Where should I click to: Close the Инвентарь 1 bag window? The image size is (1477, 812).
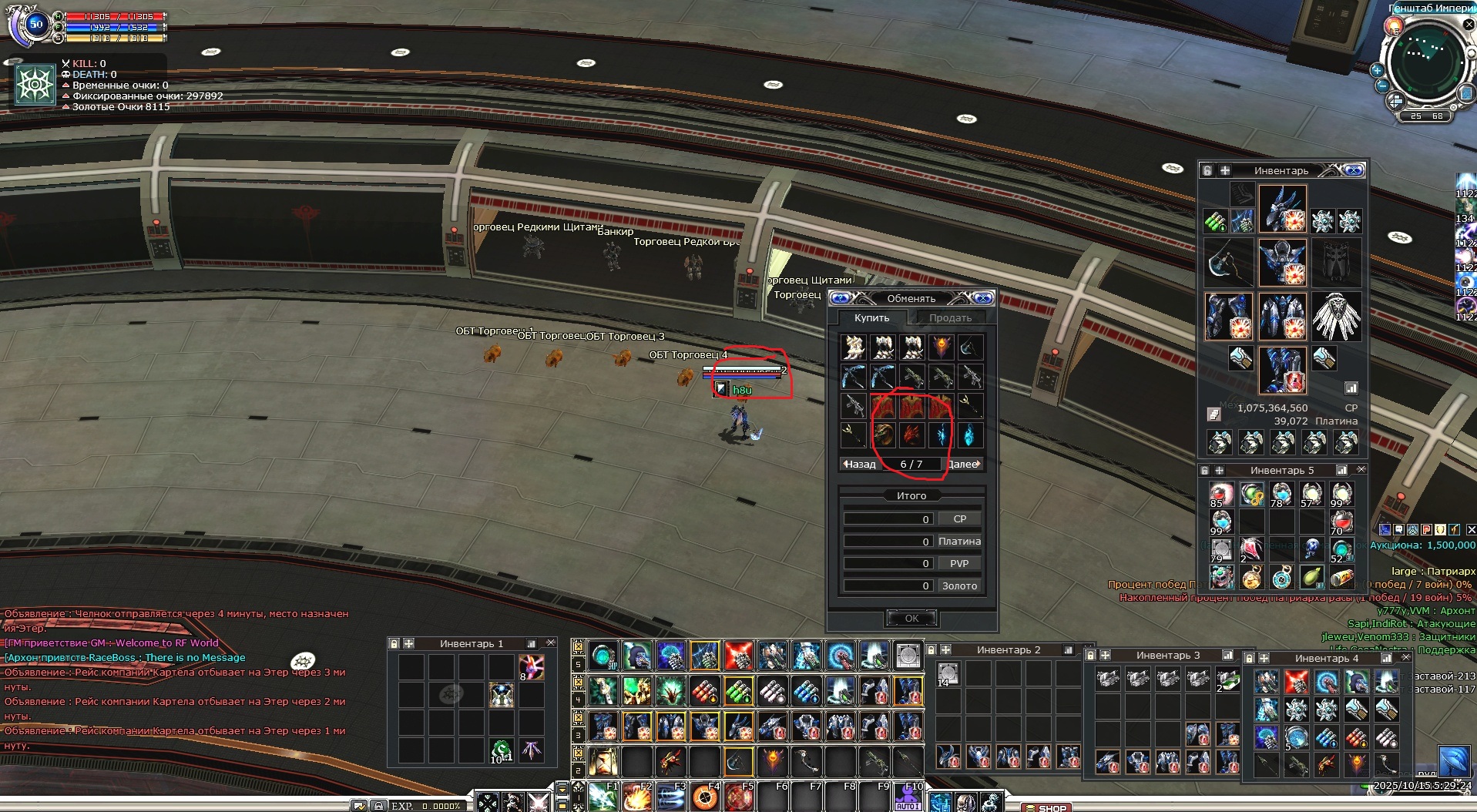(x=551, y=643)
